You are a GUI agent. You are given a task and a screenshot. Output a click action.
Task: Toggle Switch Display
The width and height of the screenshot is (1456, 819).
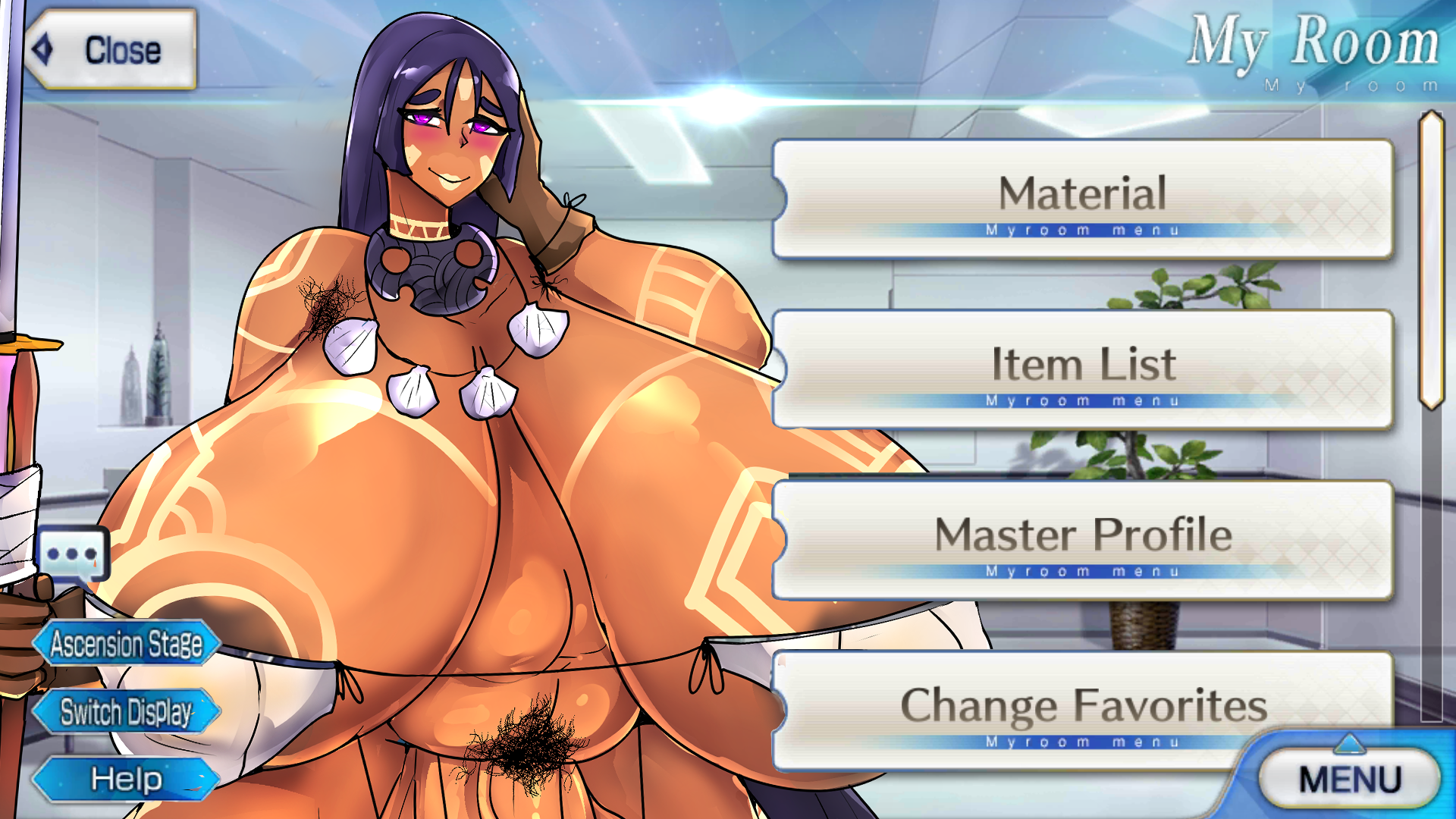pyautogui.click(x=127, y=712)
